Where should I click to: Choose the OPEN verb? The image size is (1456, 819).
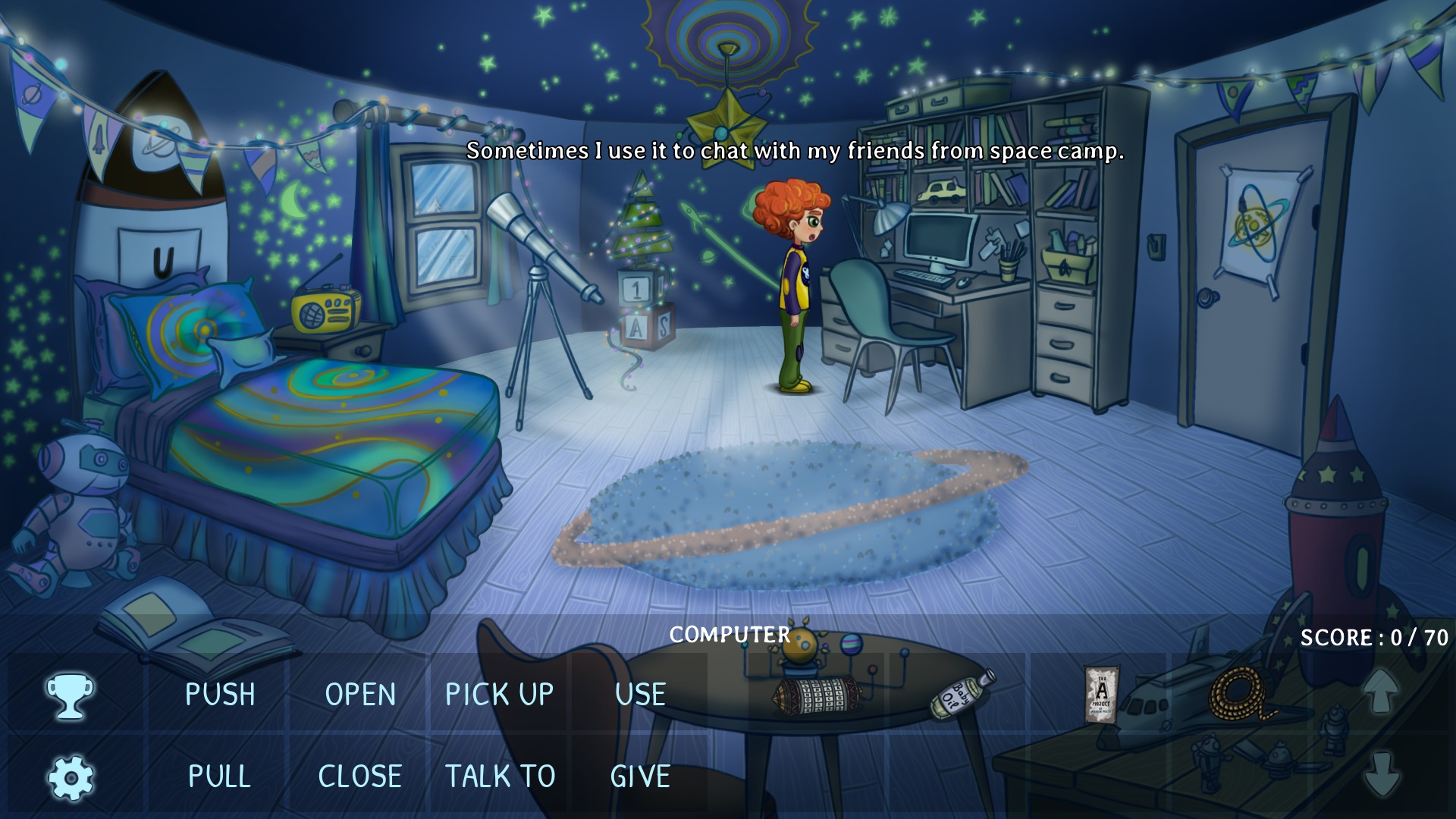[360, 695]
